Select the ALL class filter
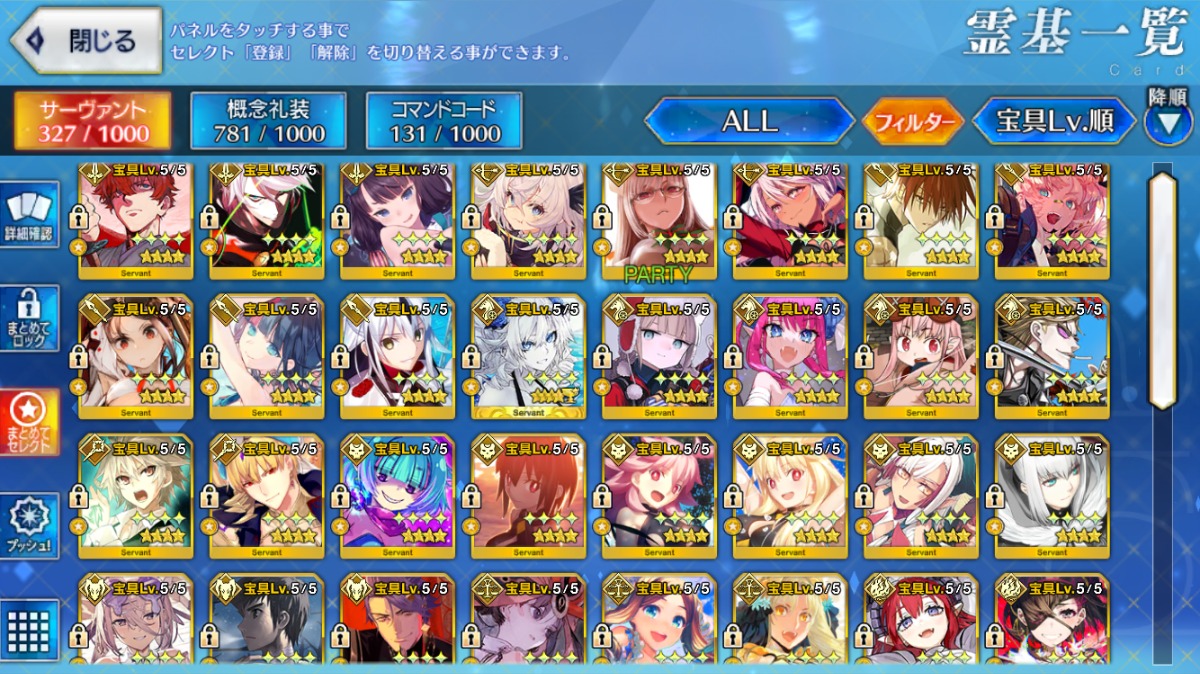Viewport: 1200px width, 674px height. point(749,122)
